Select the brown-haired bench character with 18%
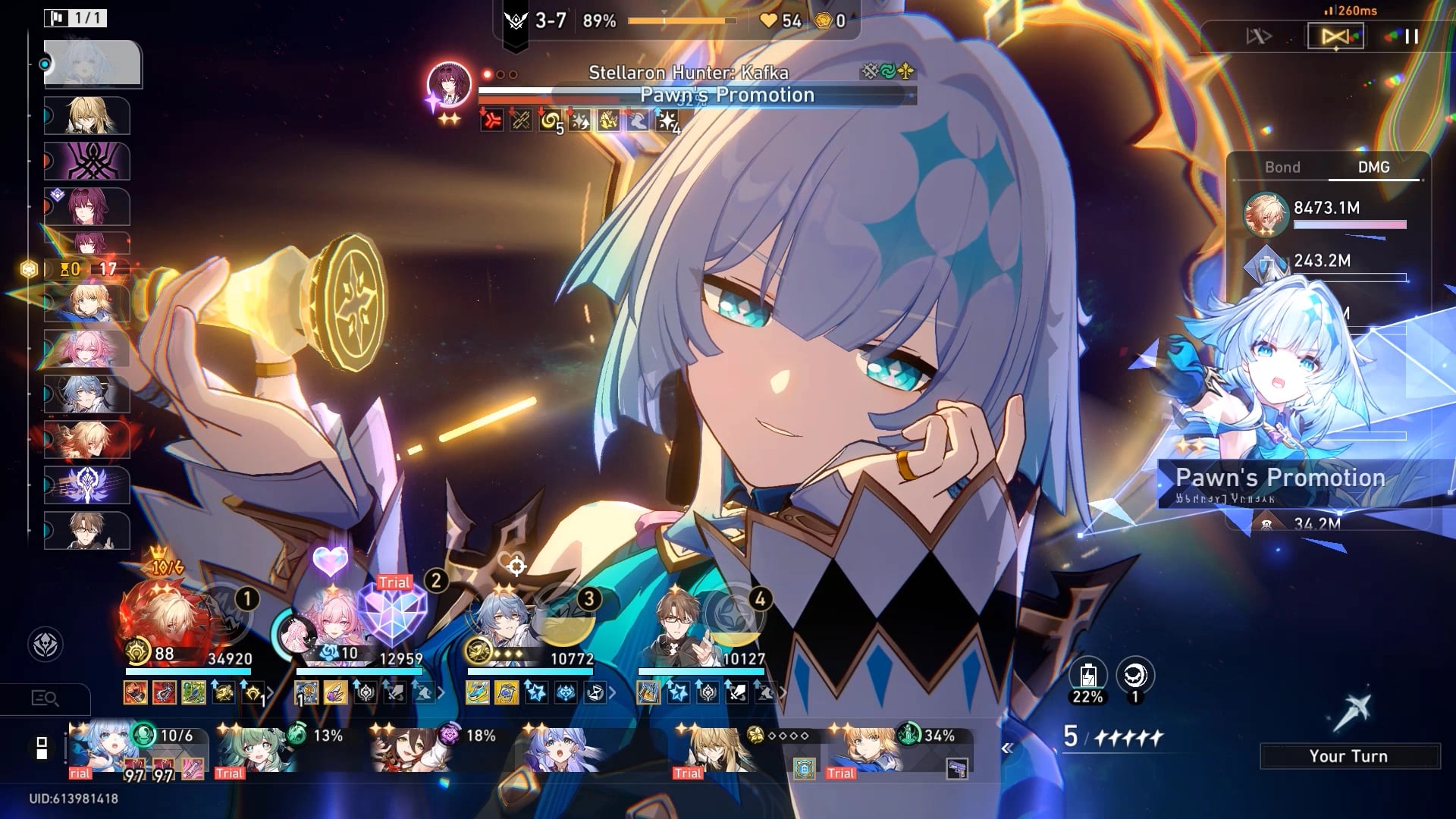Image resolution: width=1456 pixels, height=819 pixels. pyautogui.click(x=409, y=749)
